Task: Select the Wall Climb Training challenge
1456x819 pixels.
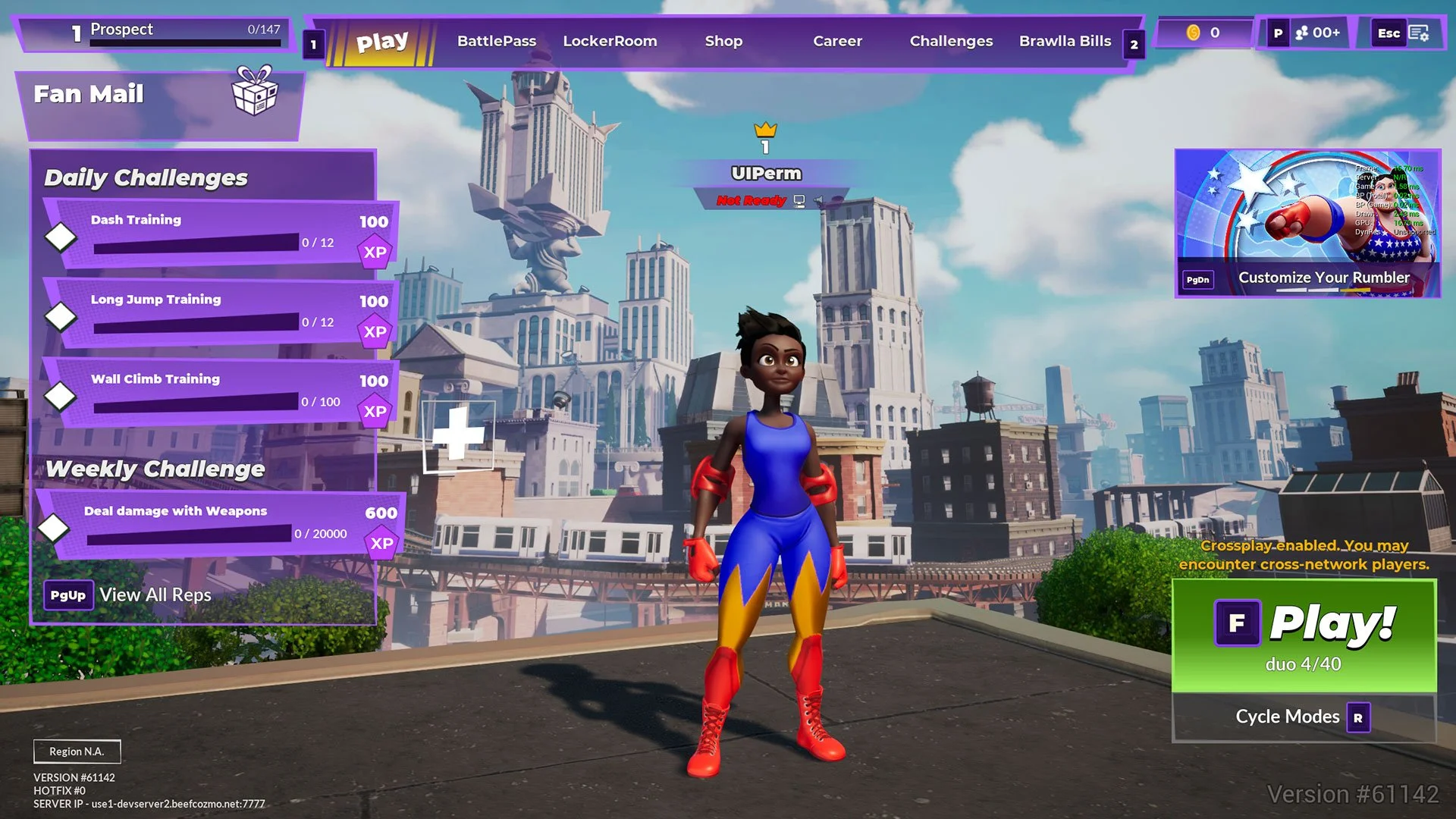Action: point(220,393)
